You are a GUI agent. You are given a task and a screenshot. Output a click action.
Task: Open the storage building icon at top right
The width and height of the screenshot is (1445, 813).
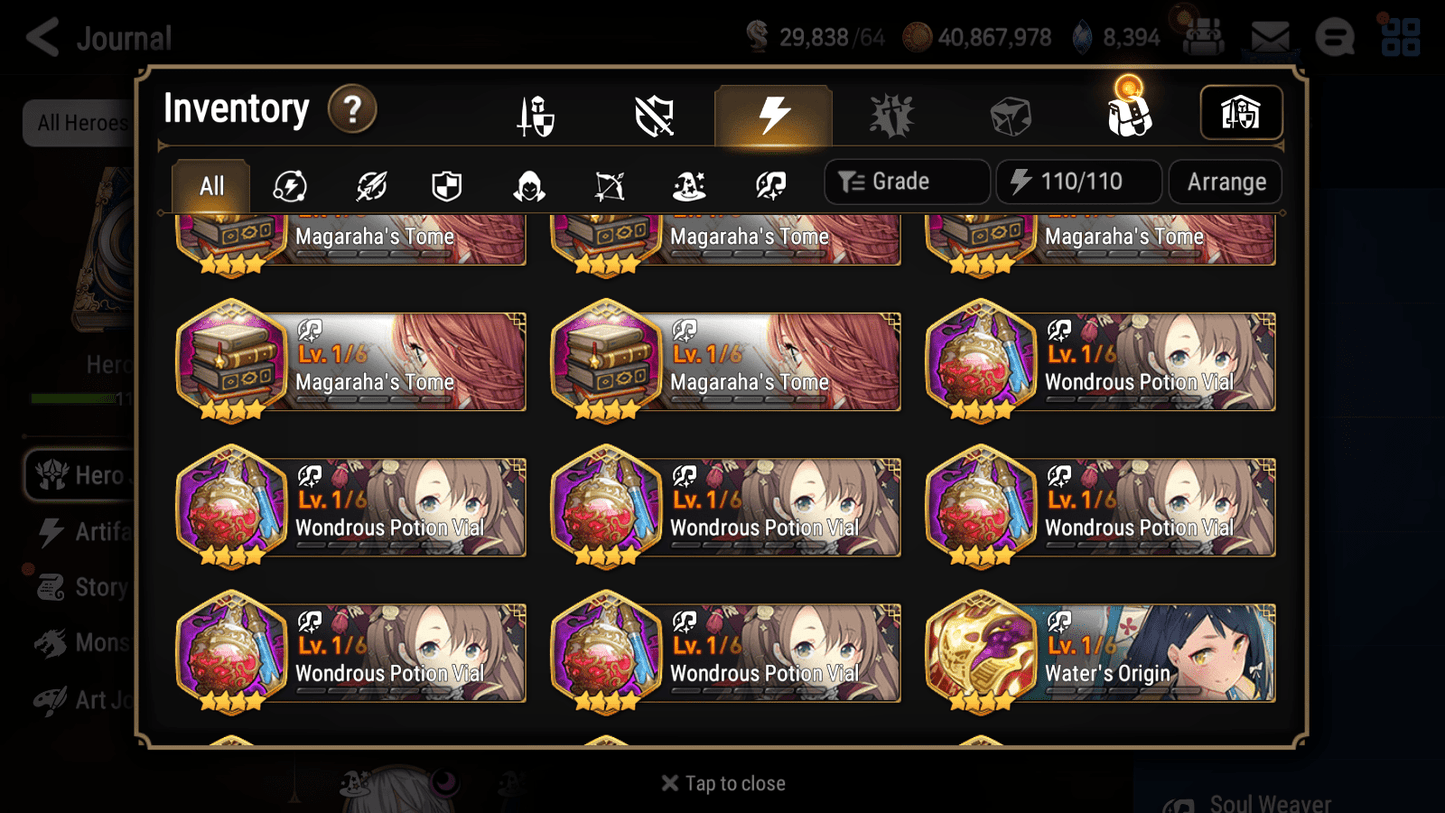[x=1241, y=113]
